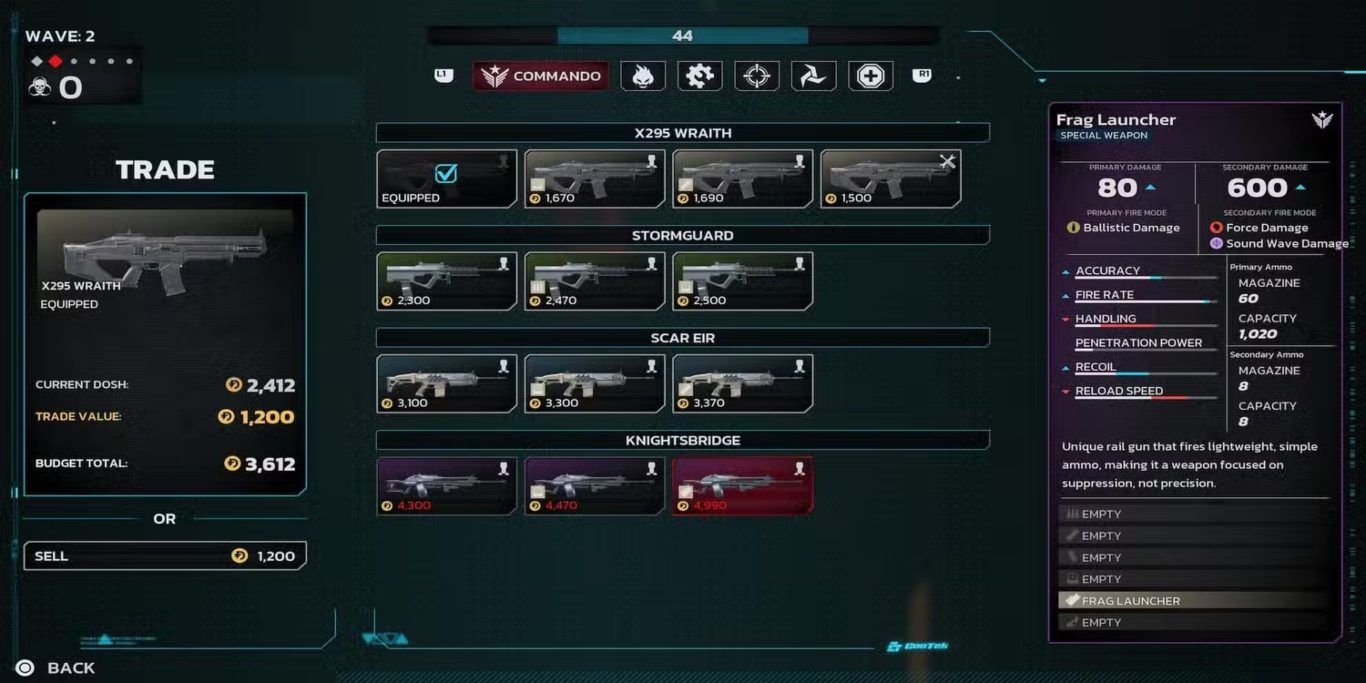Viewport: 1366px width, 683px height.
Task: Pick the Scar EIR priced 3,370
Action: tap(743, 384)
